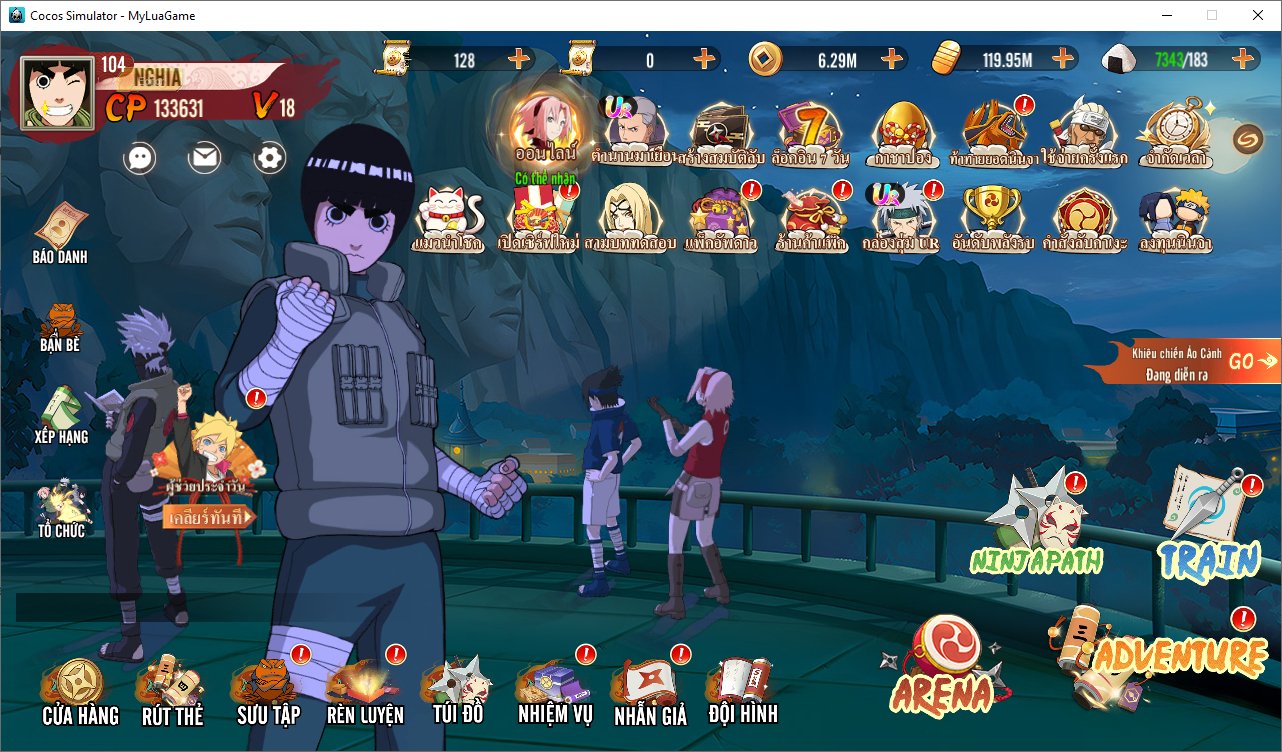Open the NHẪN GIẢ ninja menu
This screenshot has width=1282, height=752.
650,690
